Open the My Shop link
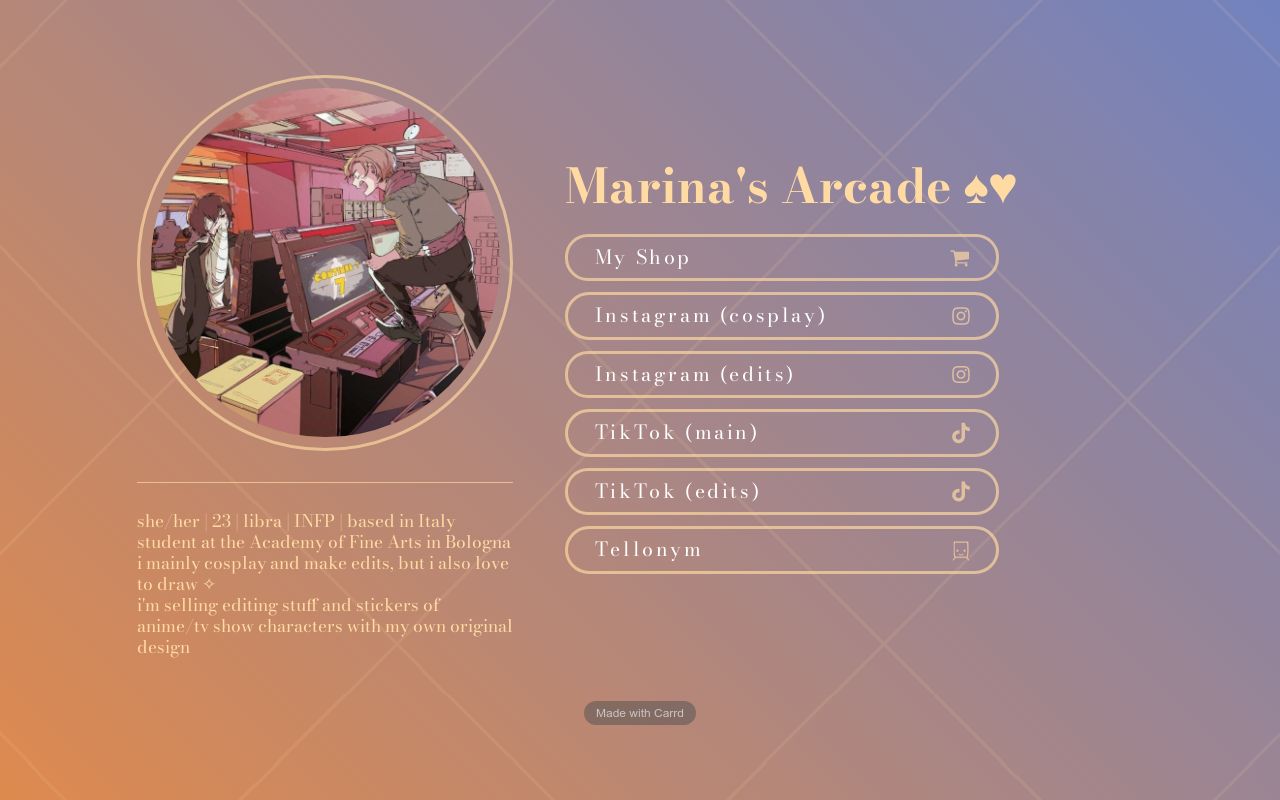The width and height of the screenshot is (1280, 800). [x=781, y=257]
